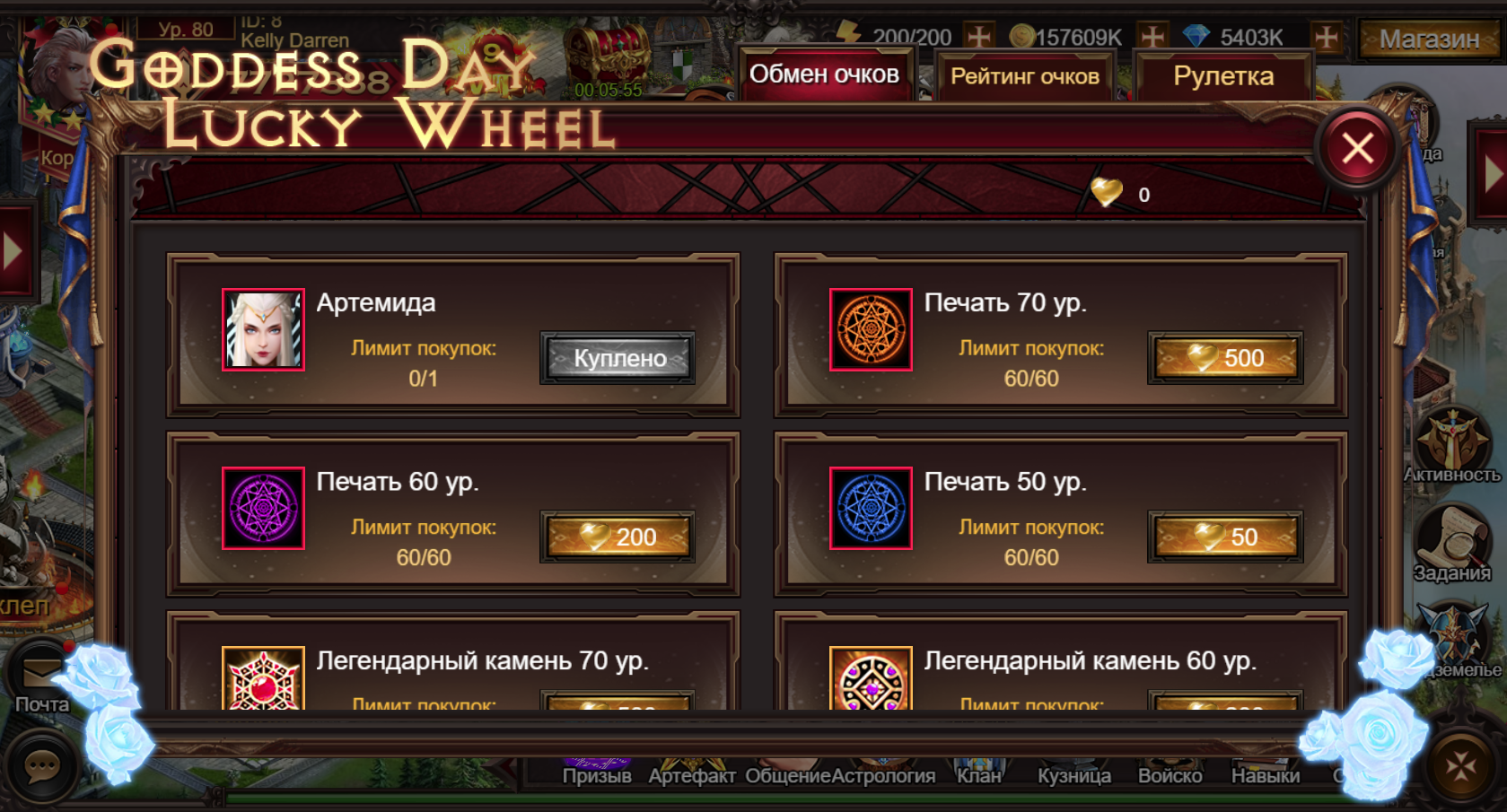Inspect the blue Печать 50 ур. seal icon

point(871,508)
